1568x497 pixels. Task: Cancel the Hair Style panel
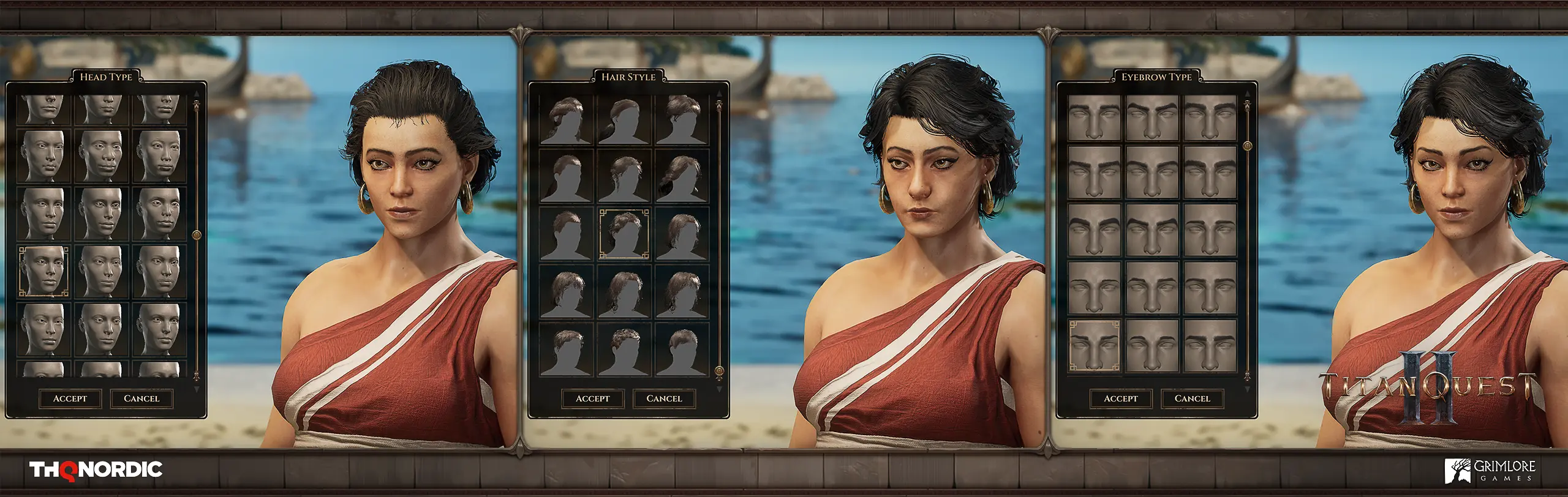click(x=664, y=398)
